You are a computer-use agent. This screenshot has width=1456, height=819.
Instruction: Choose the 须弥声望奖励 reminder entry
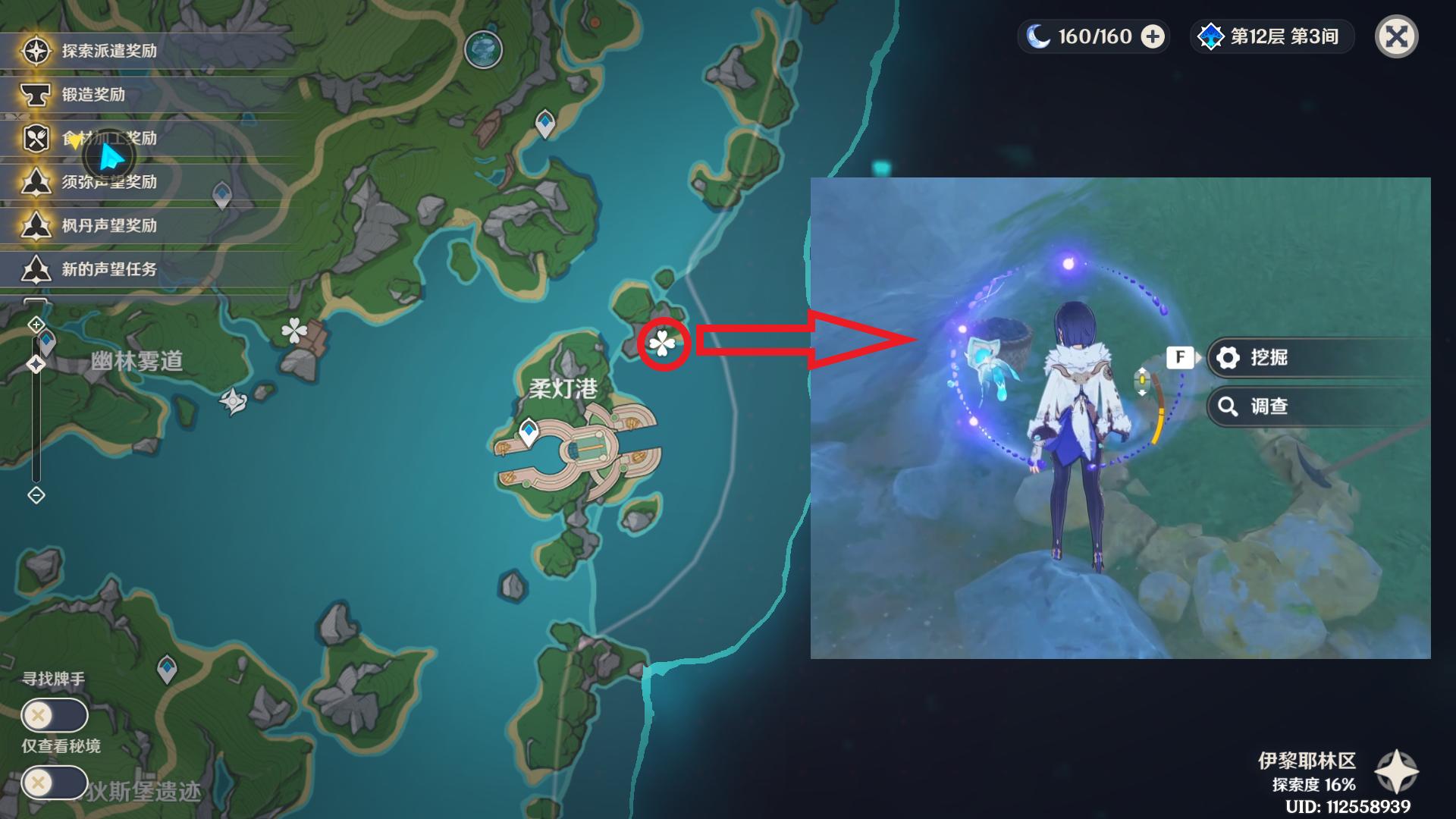coord(109,182)
